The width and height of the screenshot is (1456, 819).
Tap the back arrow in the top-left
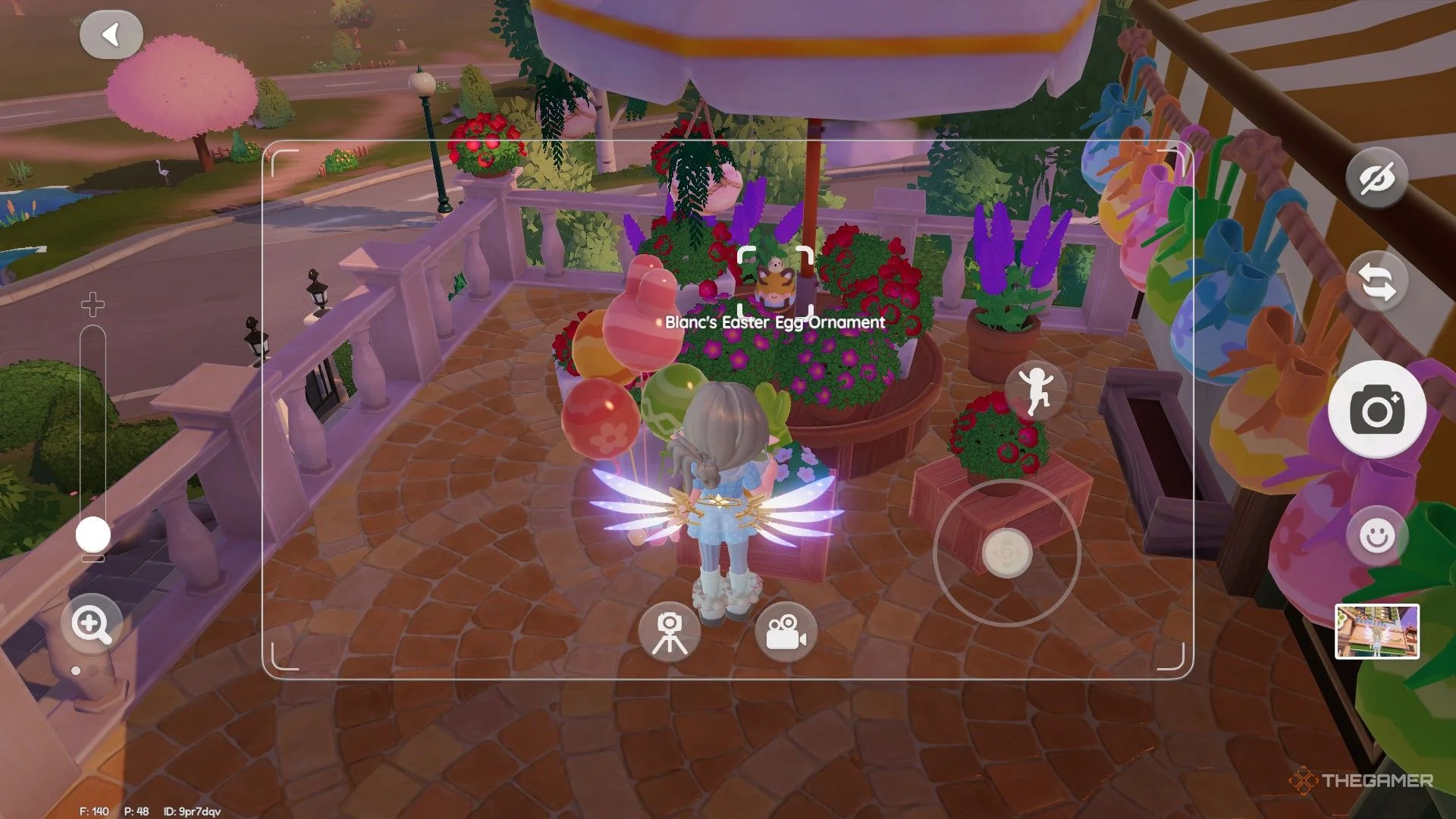pyautogui.click(x=112, y=34)
